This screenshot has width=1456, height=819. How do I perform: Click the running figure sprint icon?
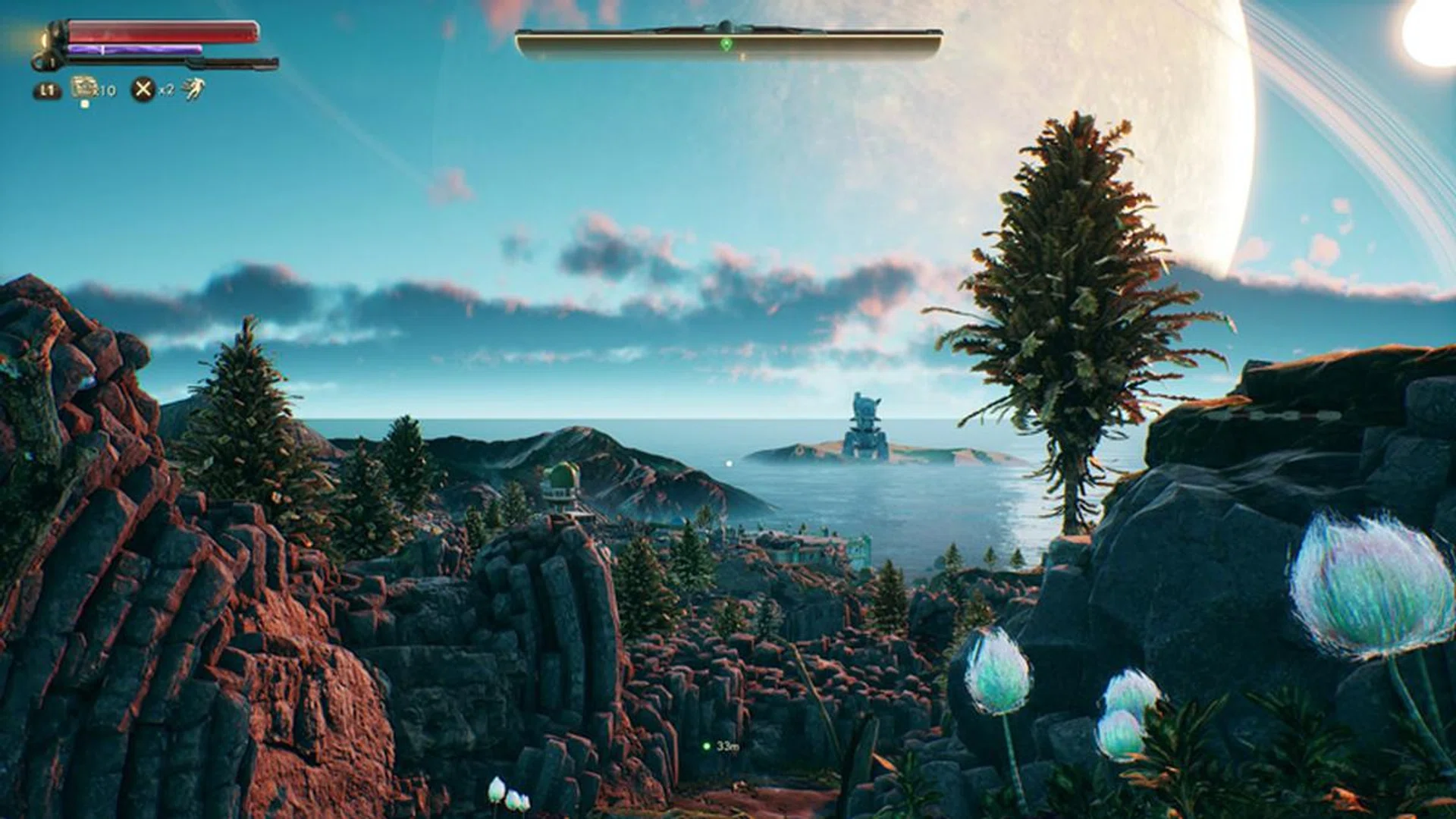pyautogui.click(x=194, y=89)
